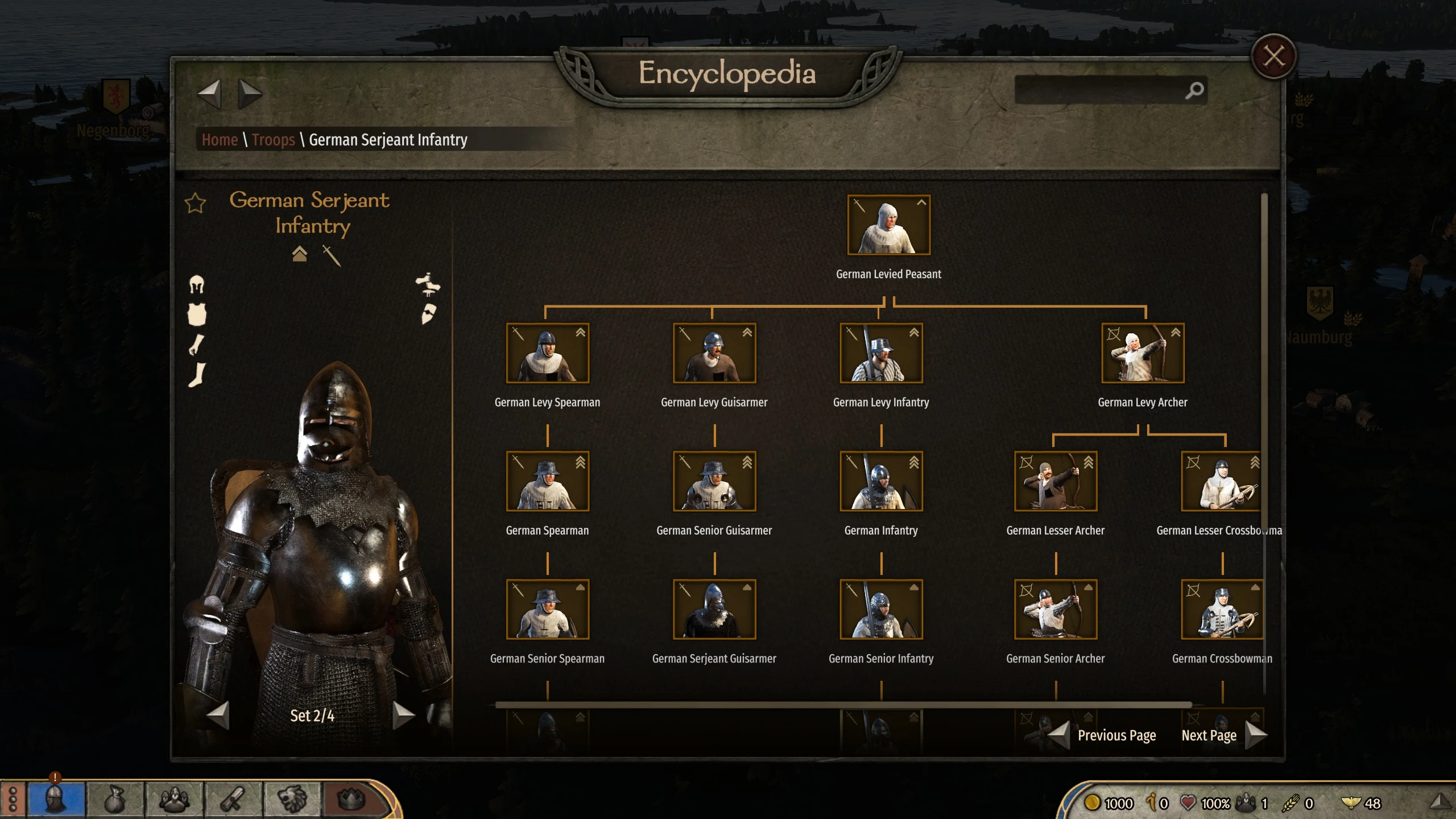
Task: Go to Home in the breadcrumb
Action: click(x=220, y=140)
